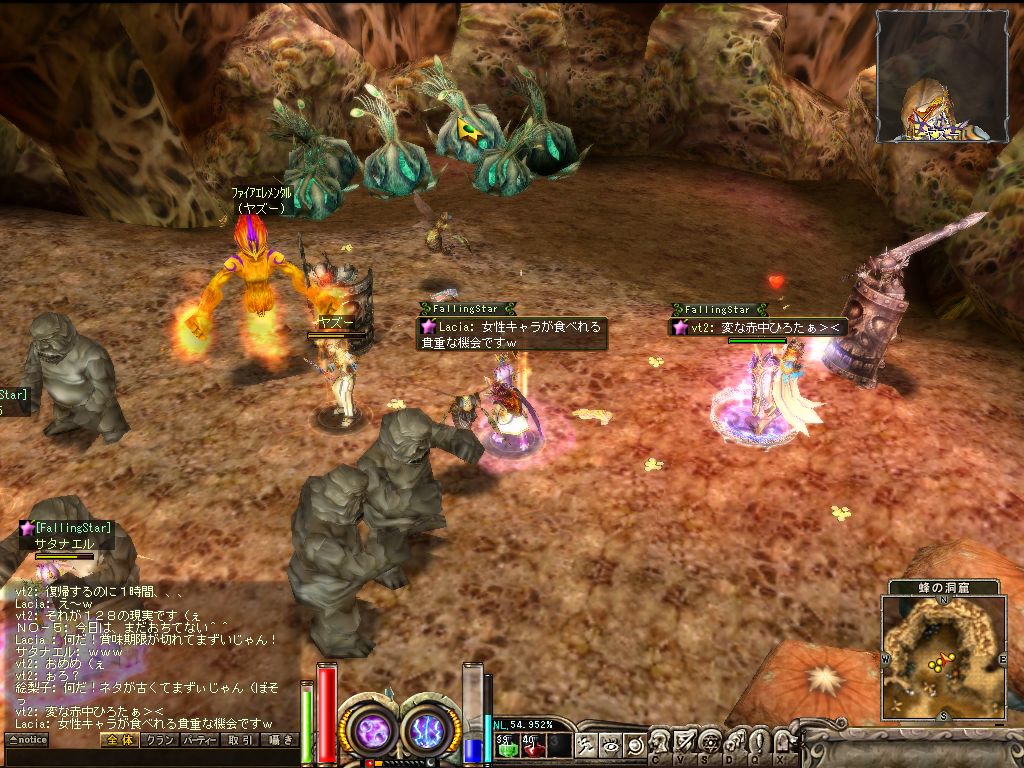Switch chat to the クラン tab

(x=158, y=740)
